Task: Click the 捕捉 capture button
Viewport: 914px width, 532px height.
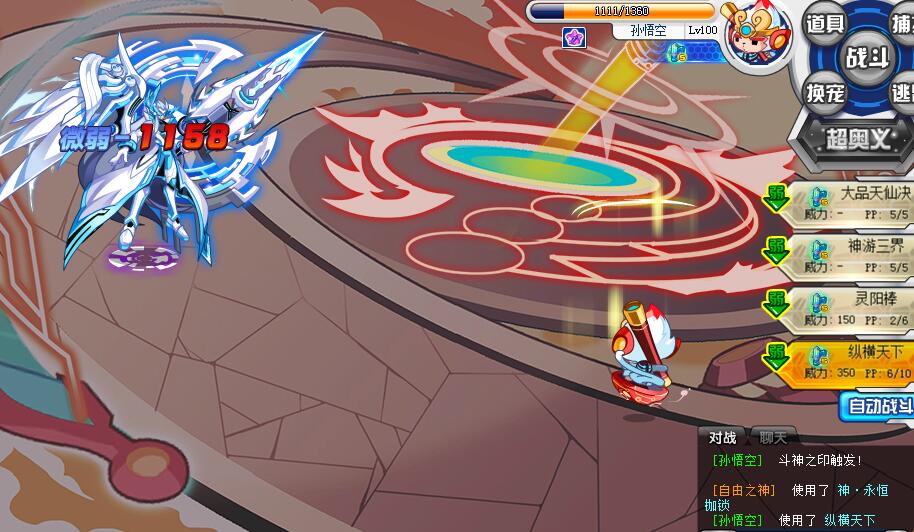Action: tap(902, 22)
